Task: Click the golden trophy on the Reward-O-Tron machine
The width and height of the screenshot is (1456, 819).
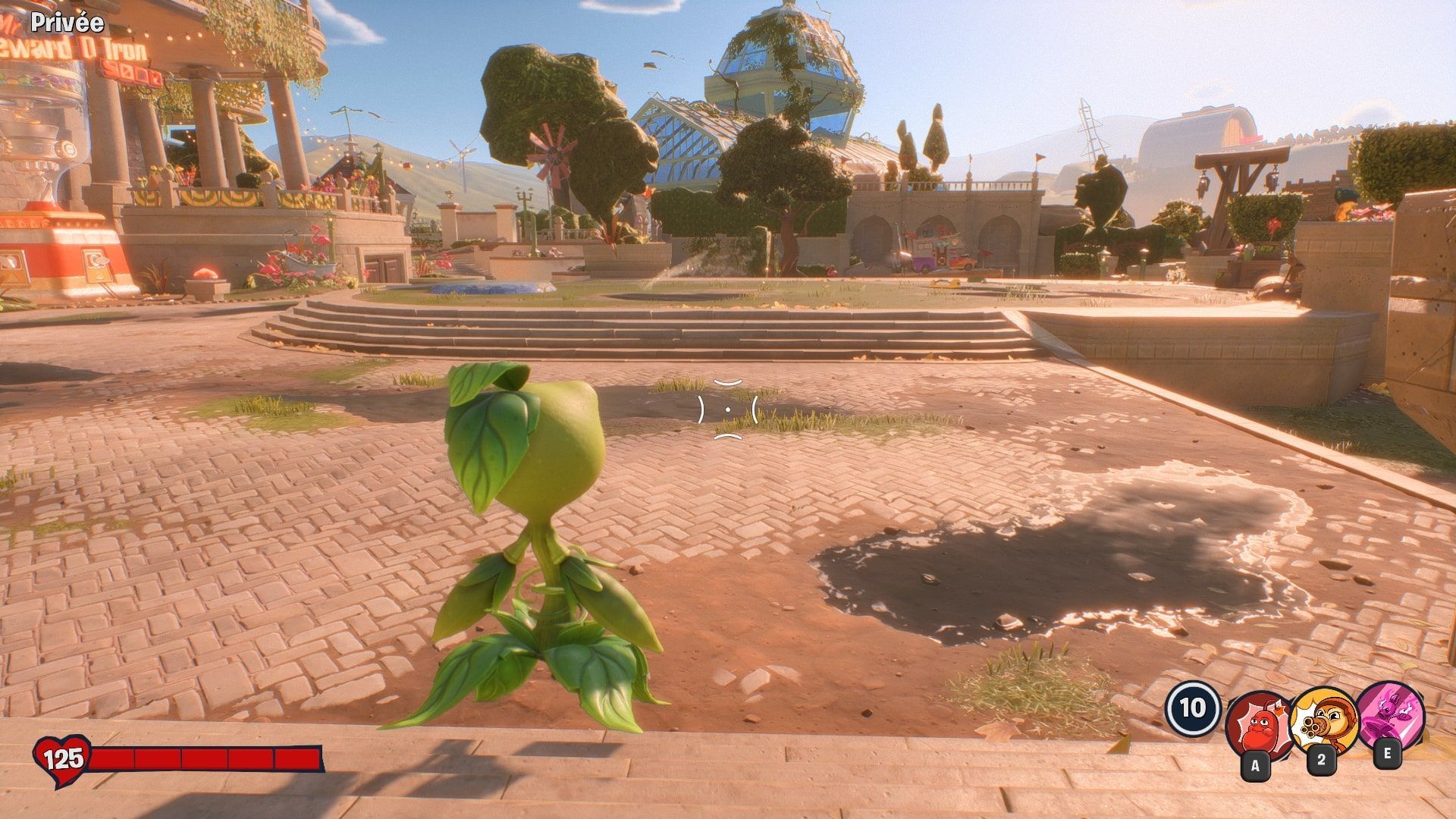Action: [x=45, y=183]
